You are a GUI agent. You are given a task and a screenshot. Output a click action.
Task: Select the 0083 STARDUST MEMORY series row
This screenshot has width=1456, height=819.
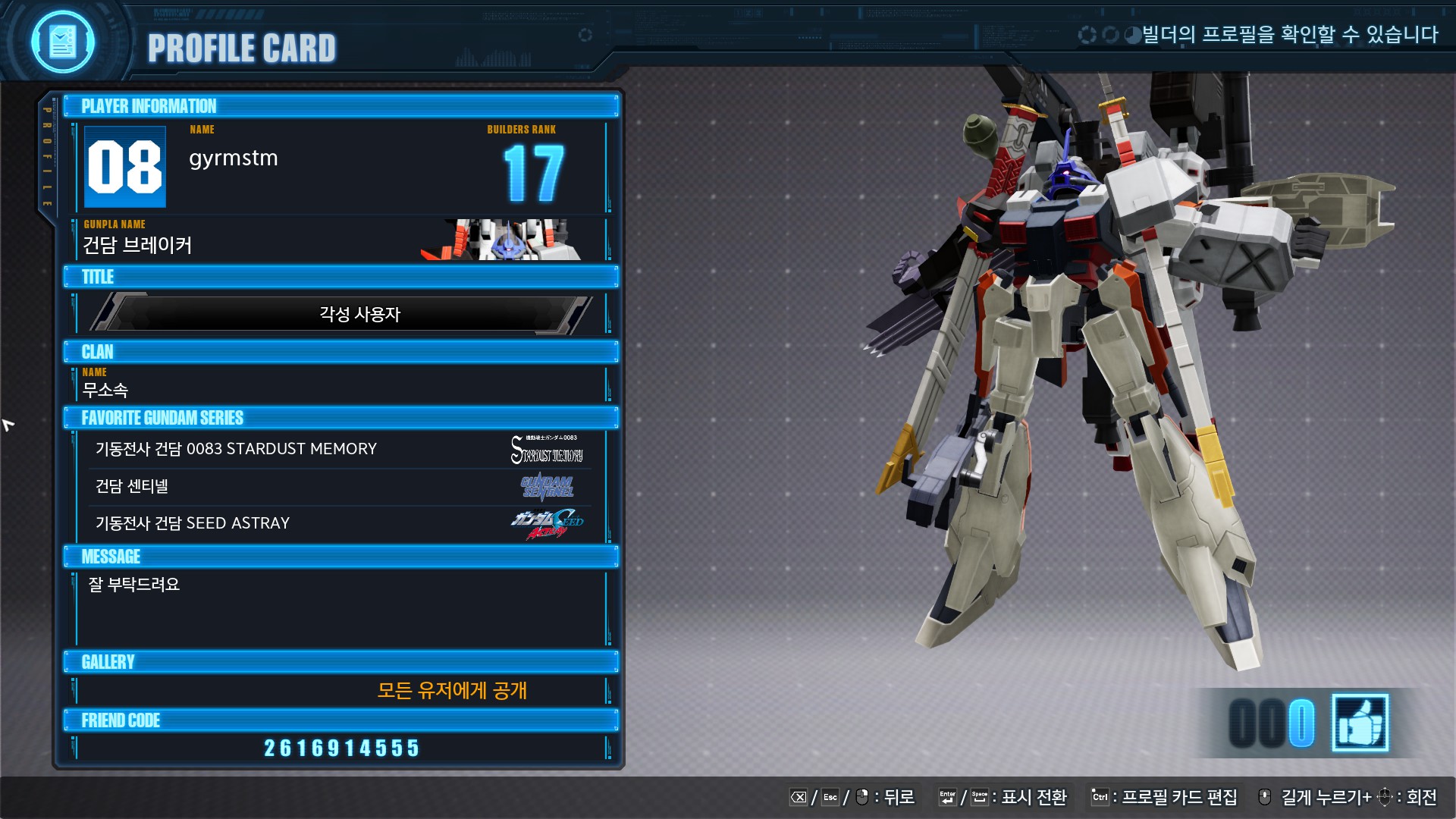pos(340,449)
